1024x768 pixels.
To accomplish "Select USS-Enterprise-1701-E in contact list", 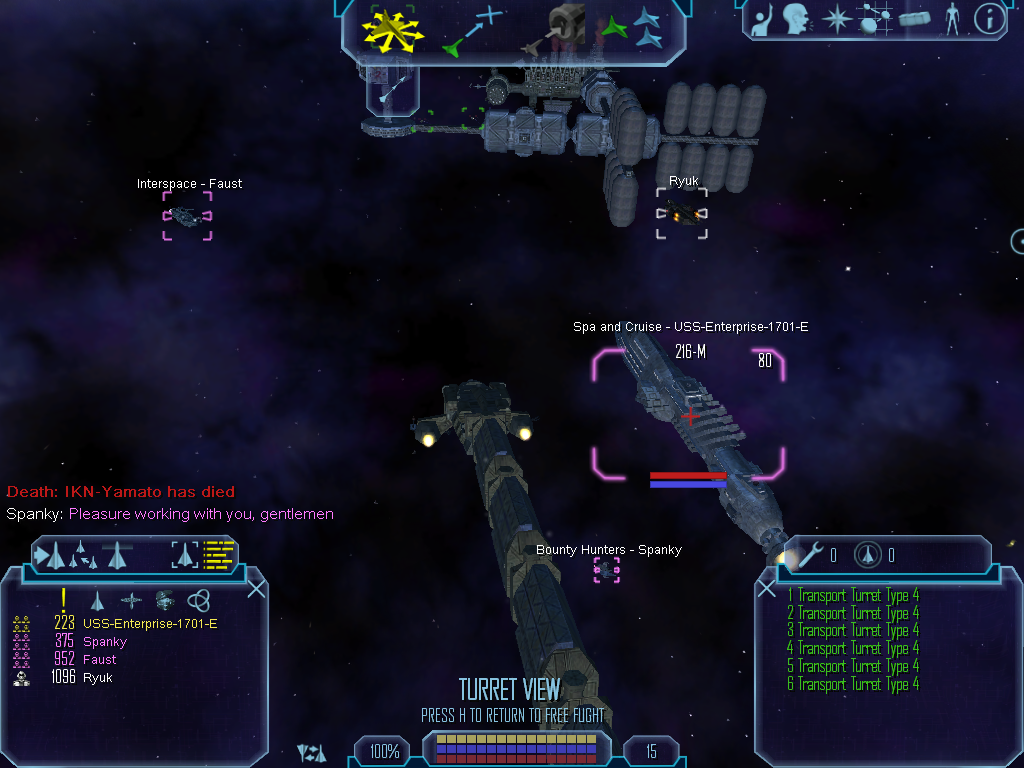I will pyautogui.click(x=150, y=624).
